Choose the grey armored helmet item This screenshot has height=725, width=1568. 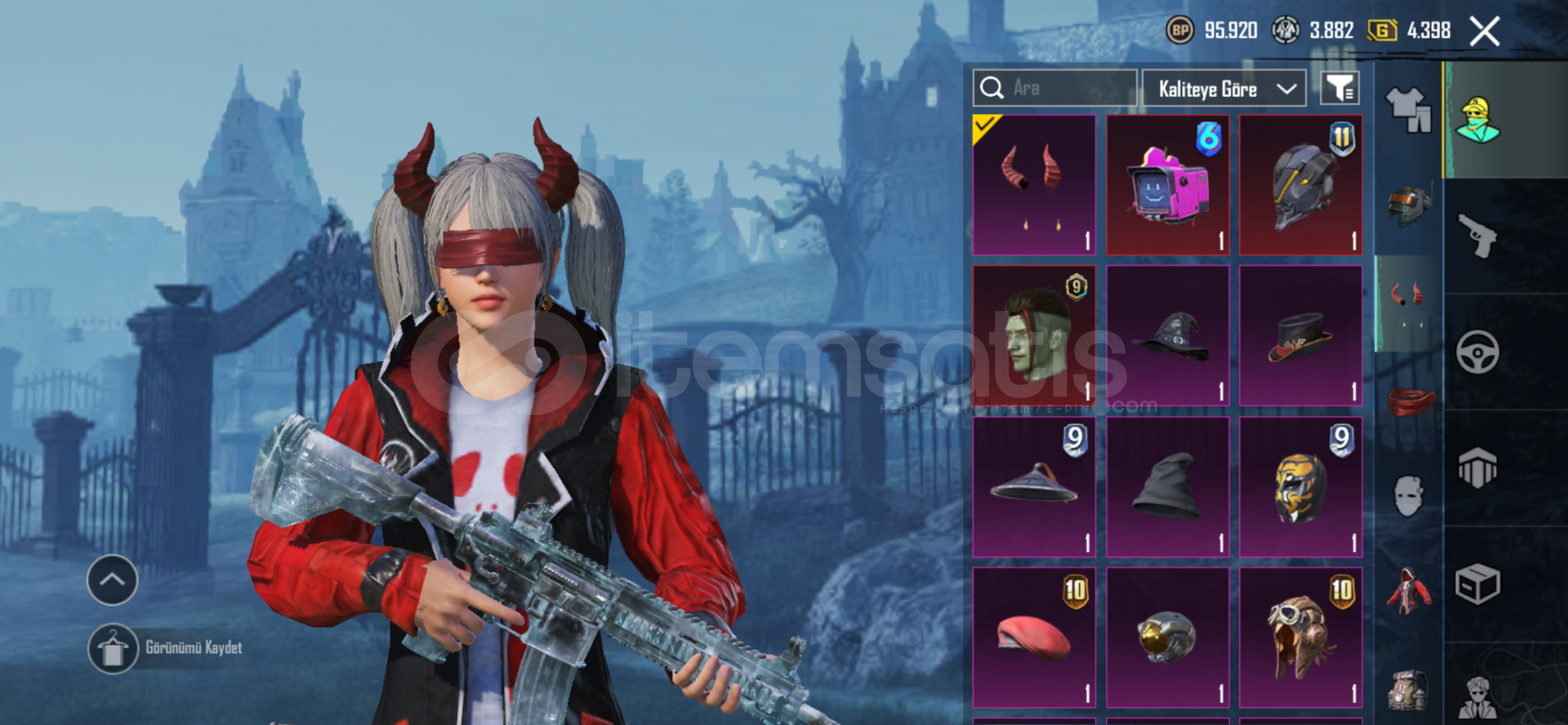1300,185
